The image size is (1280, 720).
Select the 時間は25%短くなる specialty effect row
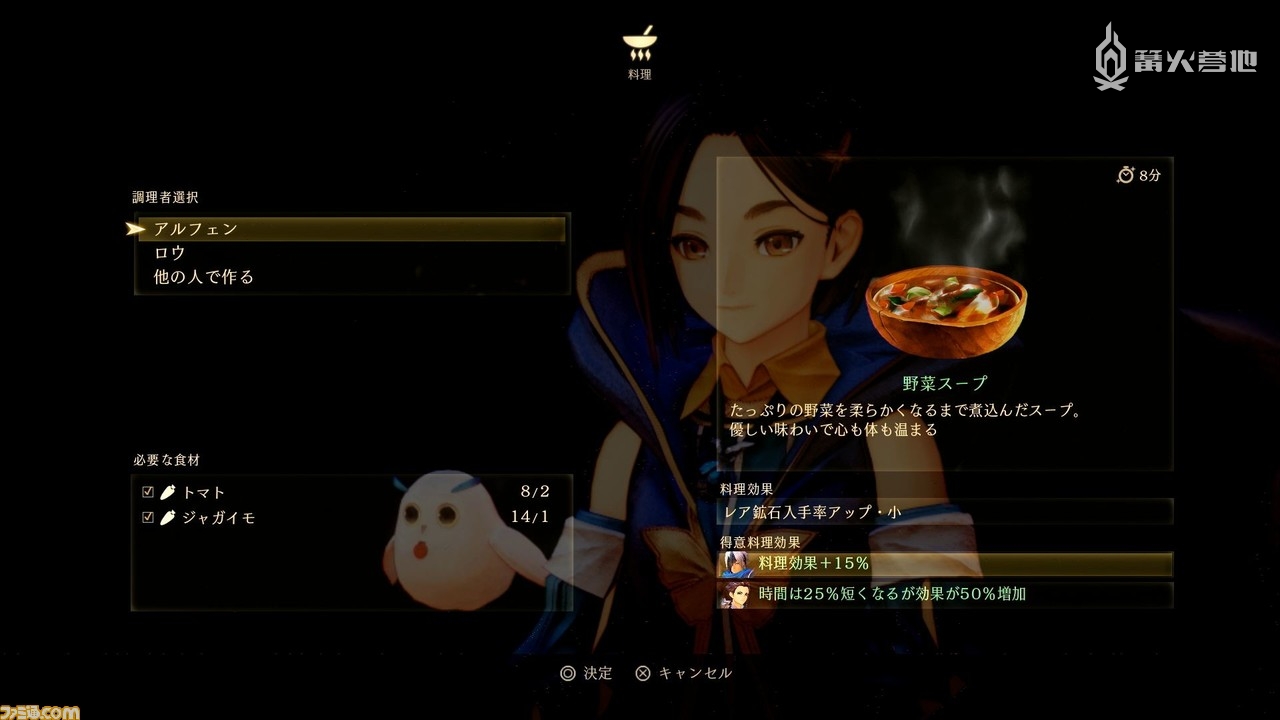[944, 594]
